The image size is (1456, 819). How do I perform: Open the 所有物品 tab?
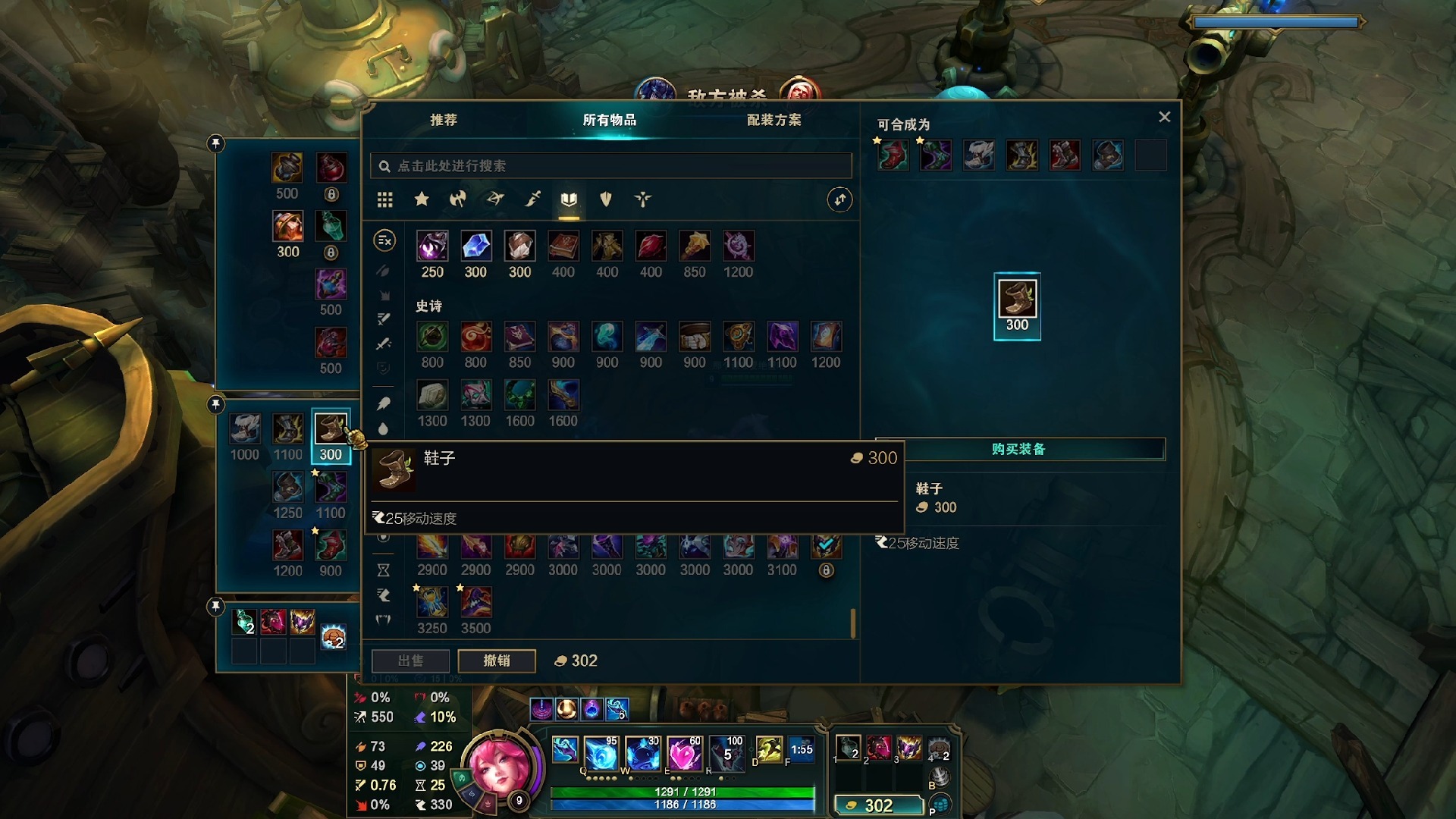[x=609, y=120]
